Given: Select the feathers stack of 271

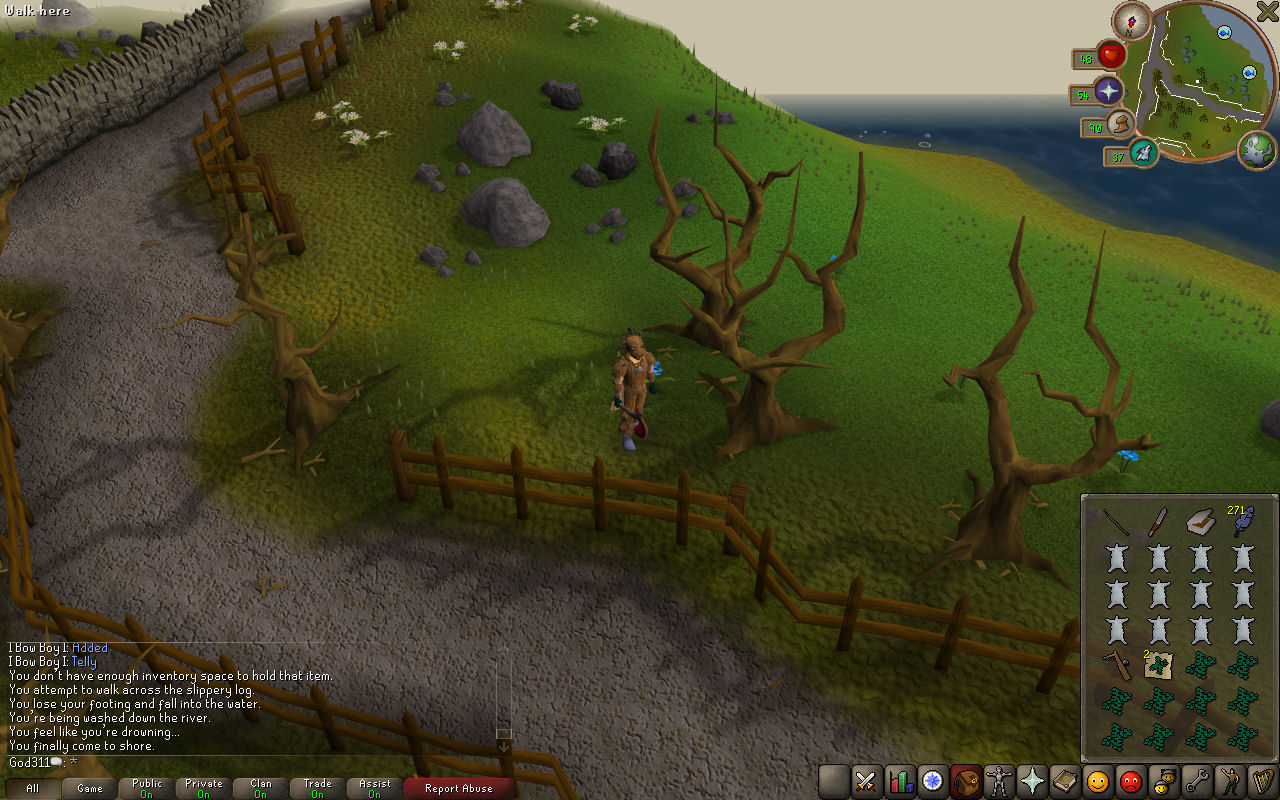Looking at the screenshot, I should pos(1242,522).
